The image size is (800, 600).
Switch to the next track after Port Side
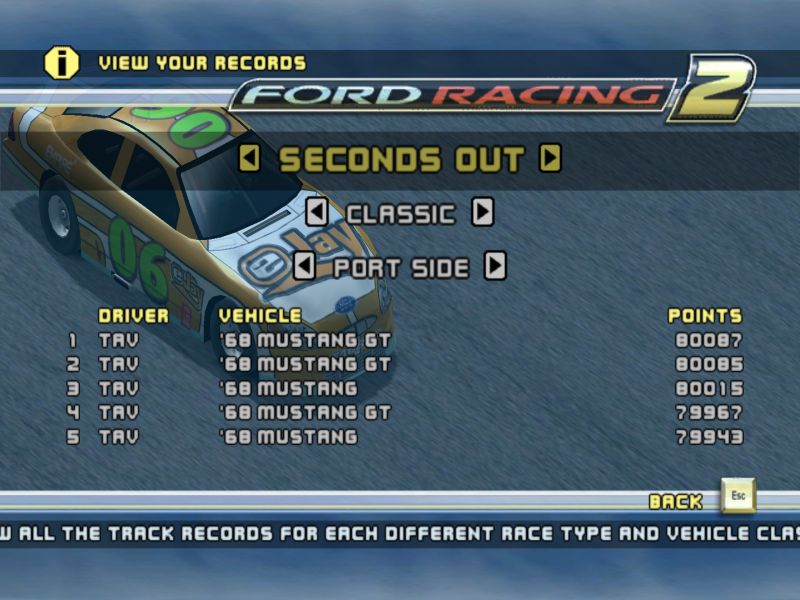(x=495, y=267)
